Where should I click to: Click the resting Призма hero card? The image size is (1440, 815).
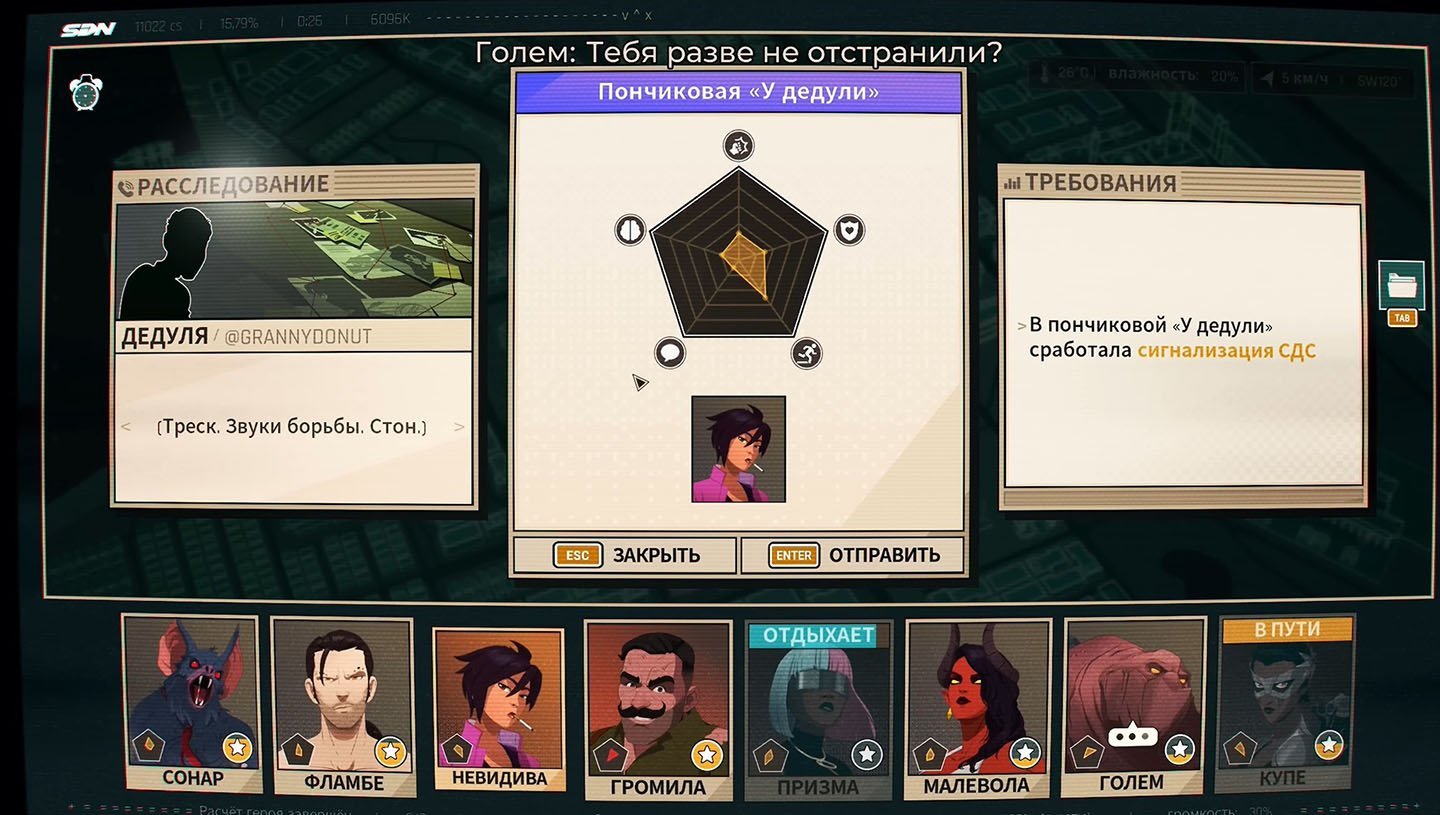818,710
